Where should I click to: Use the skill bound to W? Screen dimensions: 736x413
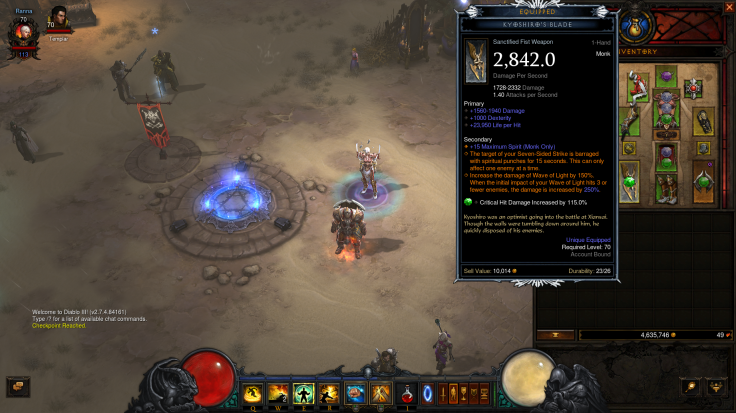277,393
